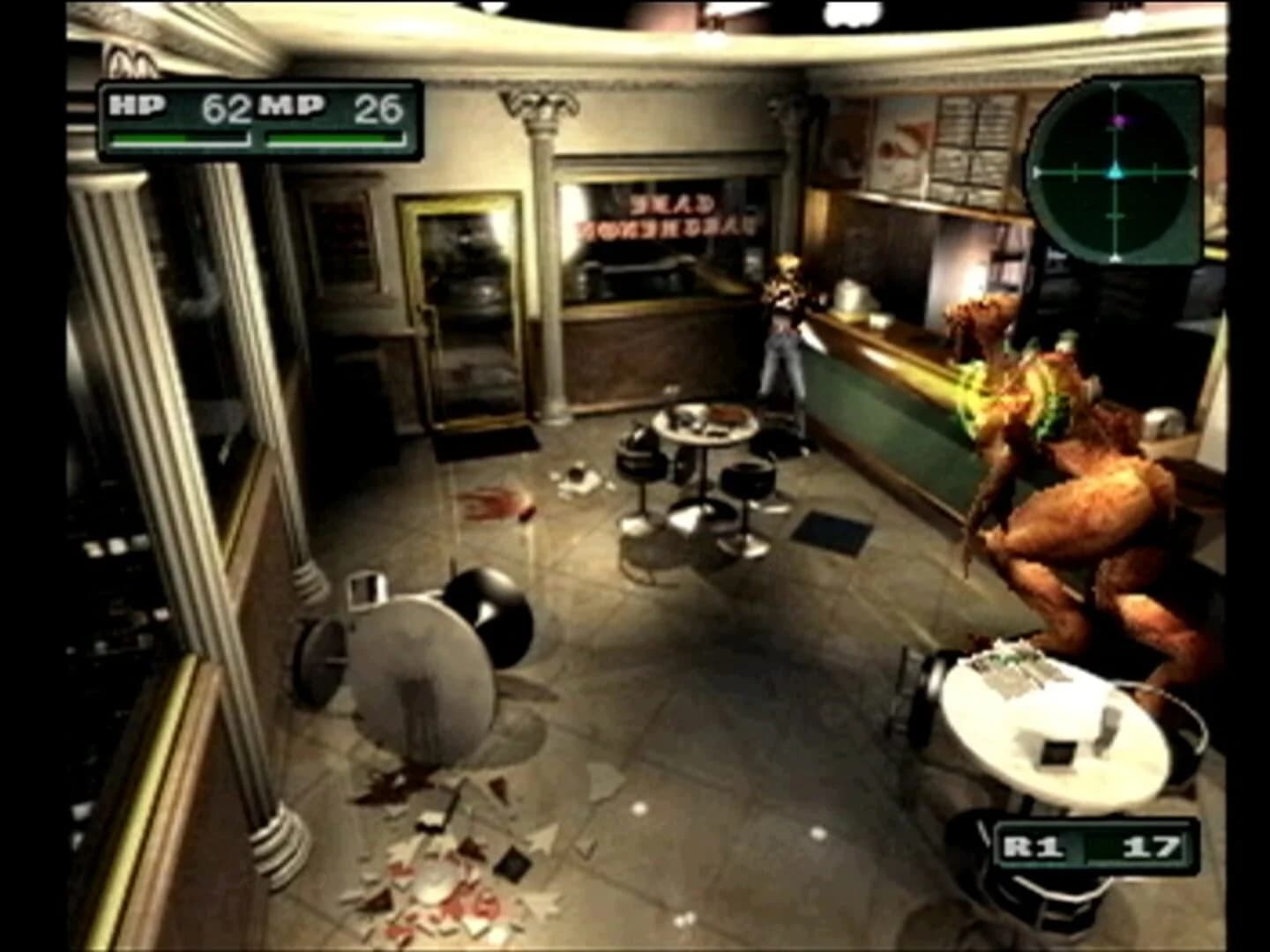
Task: Select the purple enemy blip on the radar
Action: (1118, 121)
